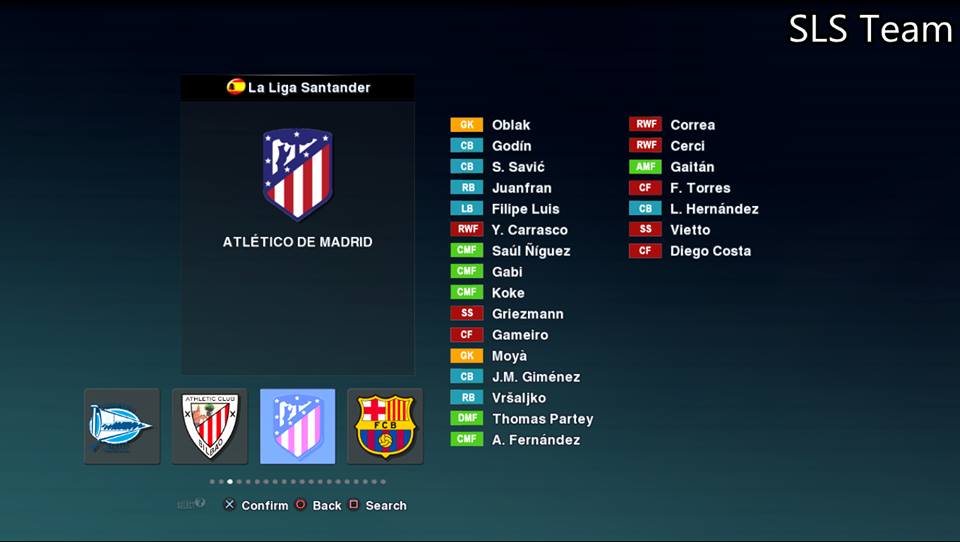Select the Deportivo Alavés team crest
Image resolution: width=960 pixels, height=542 pixels.
tap(121, 426)
